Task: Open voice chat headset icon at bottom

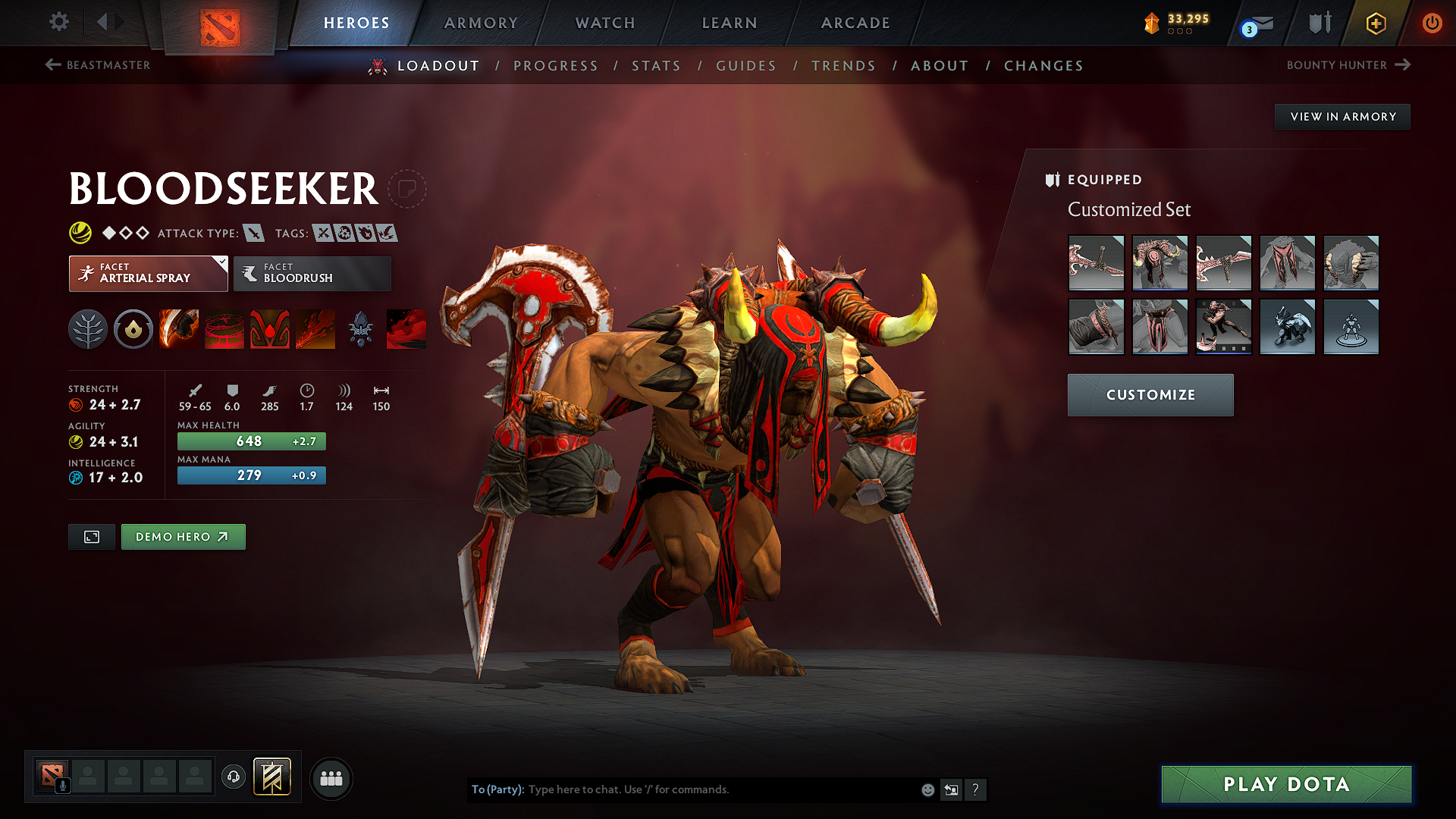Action: 234,778
